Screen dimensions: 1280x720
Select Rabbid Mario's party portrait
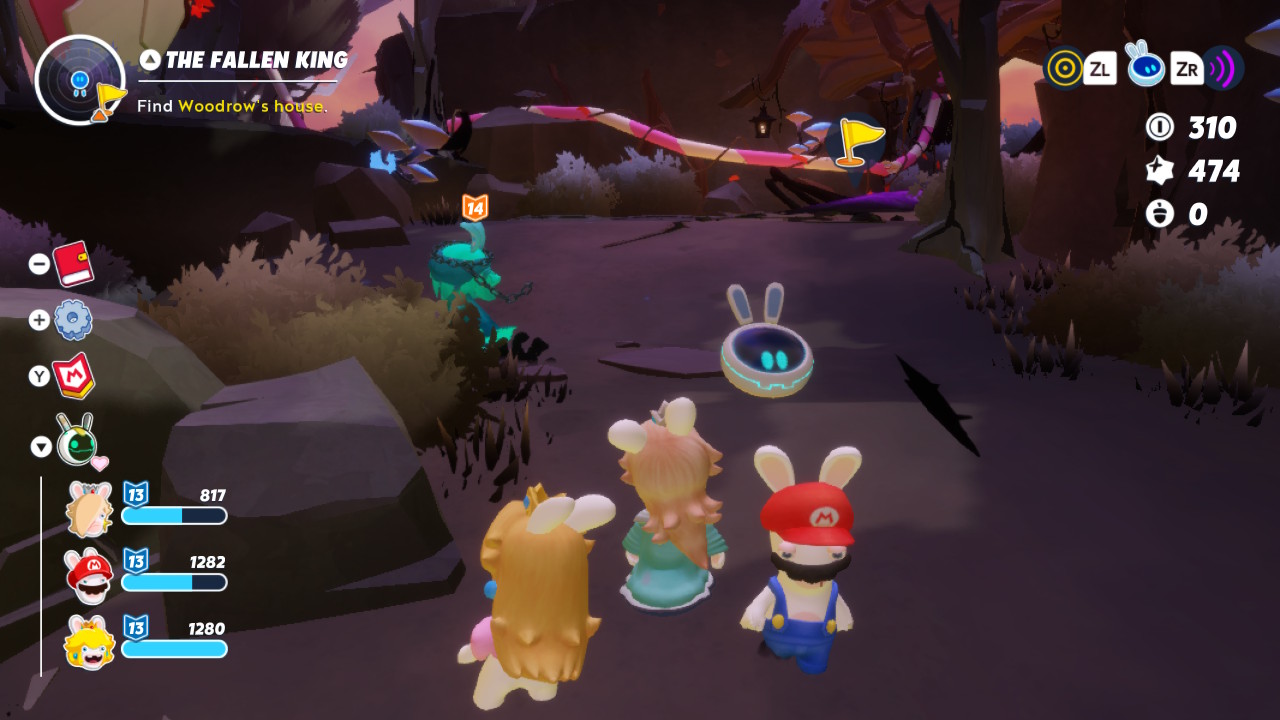(89, 576)
